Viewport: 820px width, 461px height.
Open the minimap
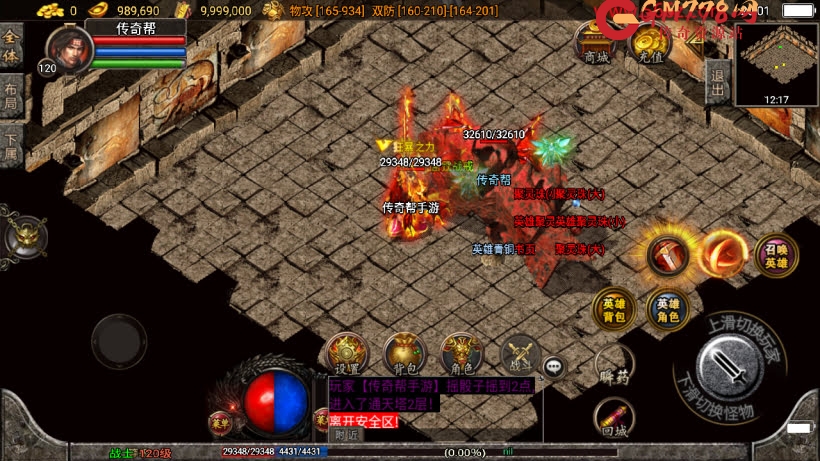coord(776,60)
